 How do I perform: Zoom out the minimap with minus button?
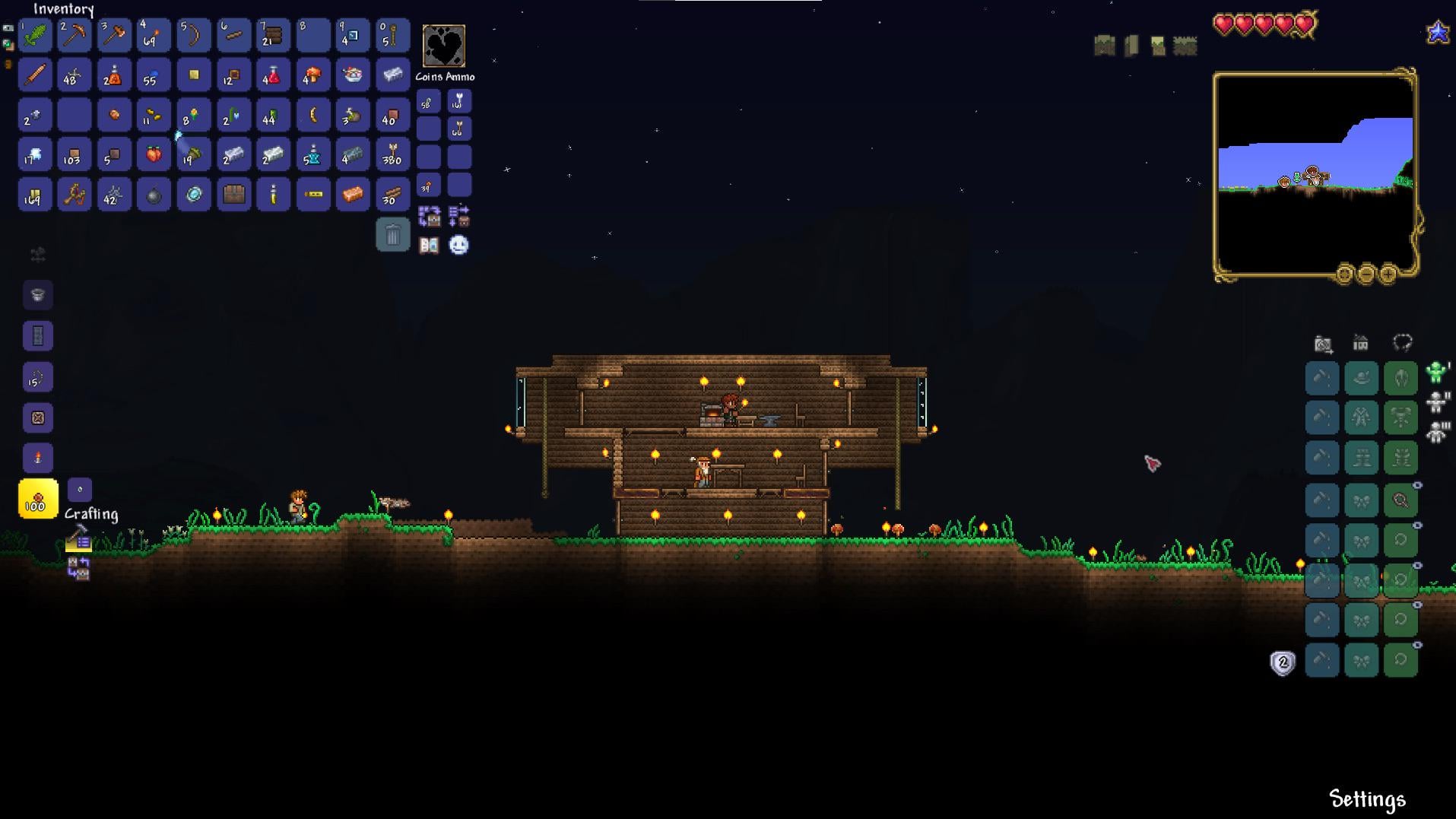1366,274
